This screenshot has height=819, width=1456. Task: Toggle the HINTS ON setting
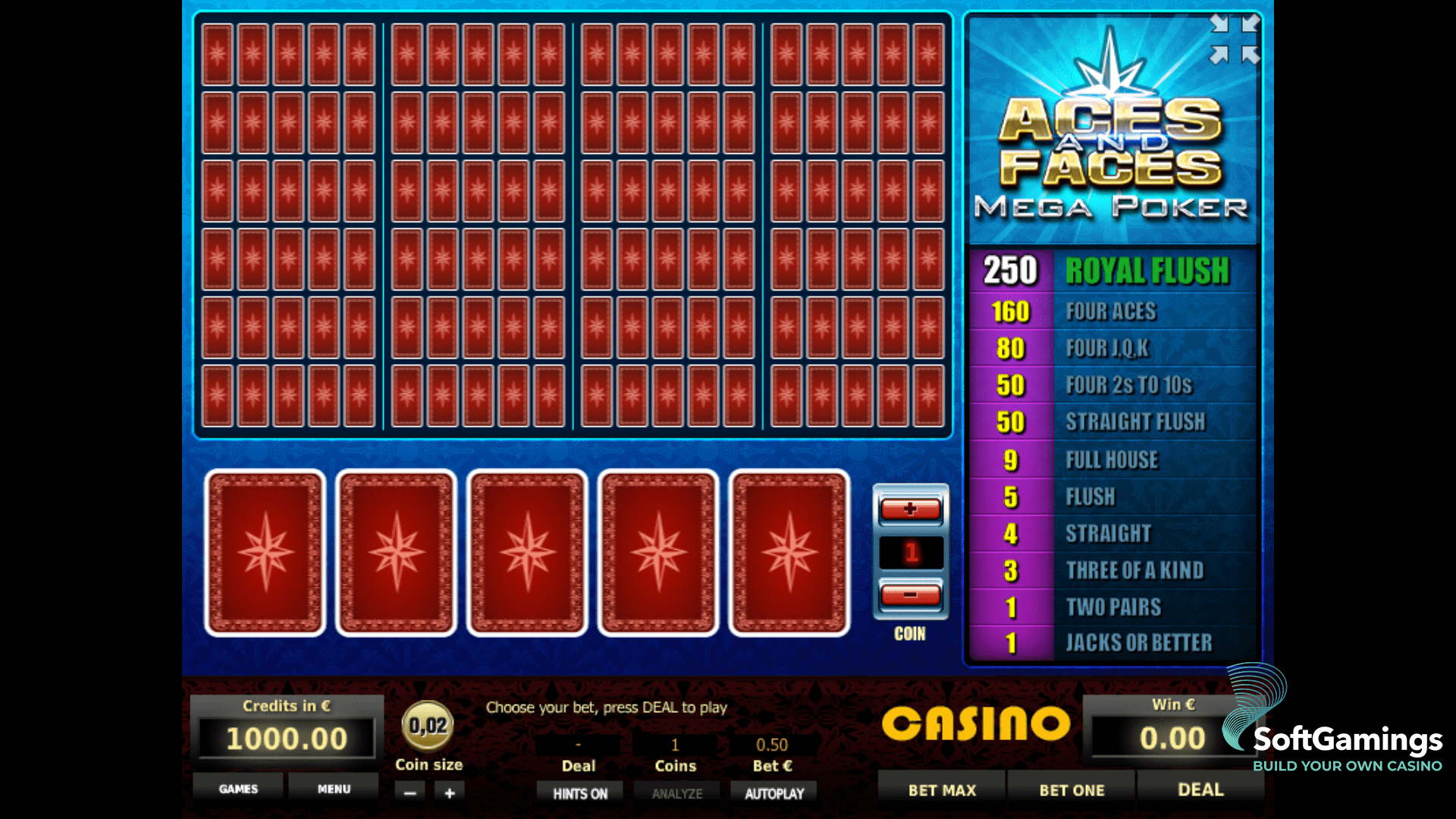[580, 792]
